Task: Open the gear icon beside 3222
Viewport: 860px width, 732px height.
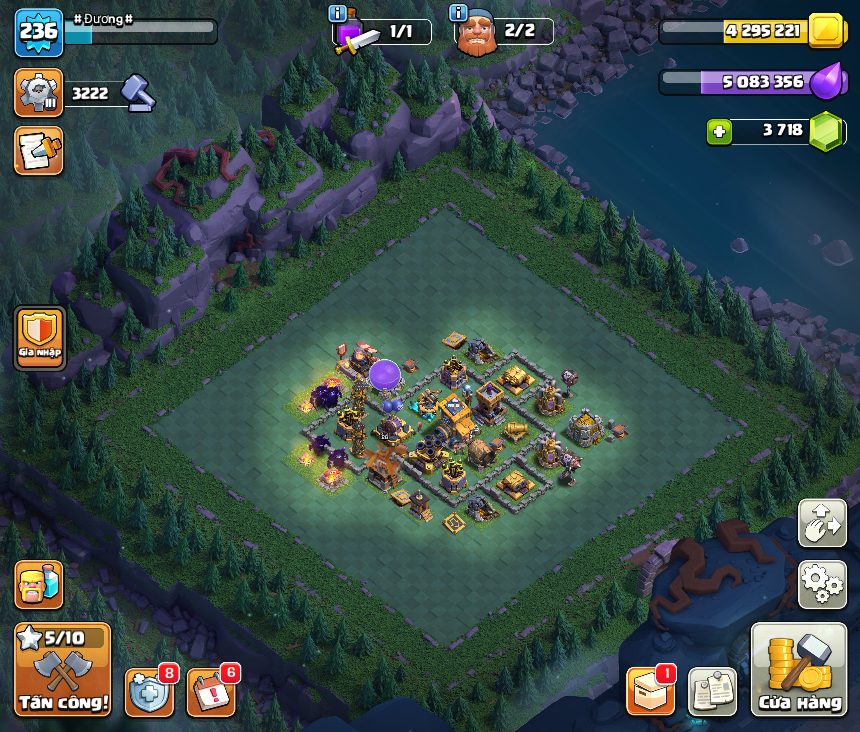Action: 38,93
